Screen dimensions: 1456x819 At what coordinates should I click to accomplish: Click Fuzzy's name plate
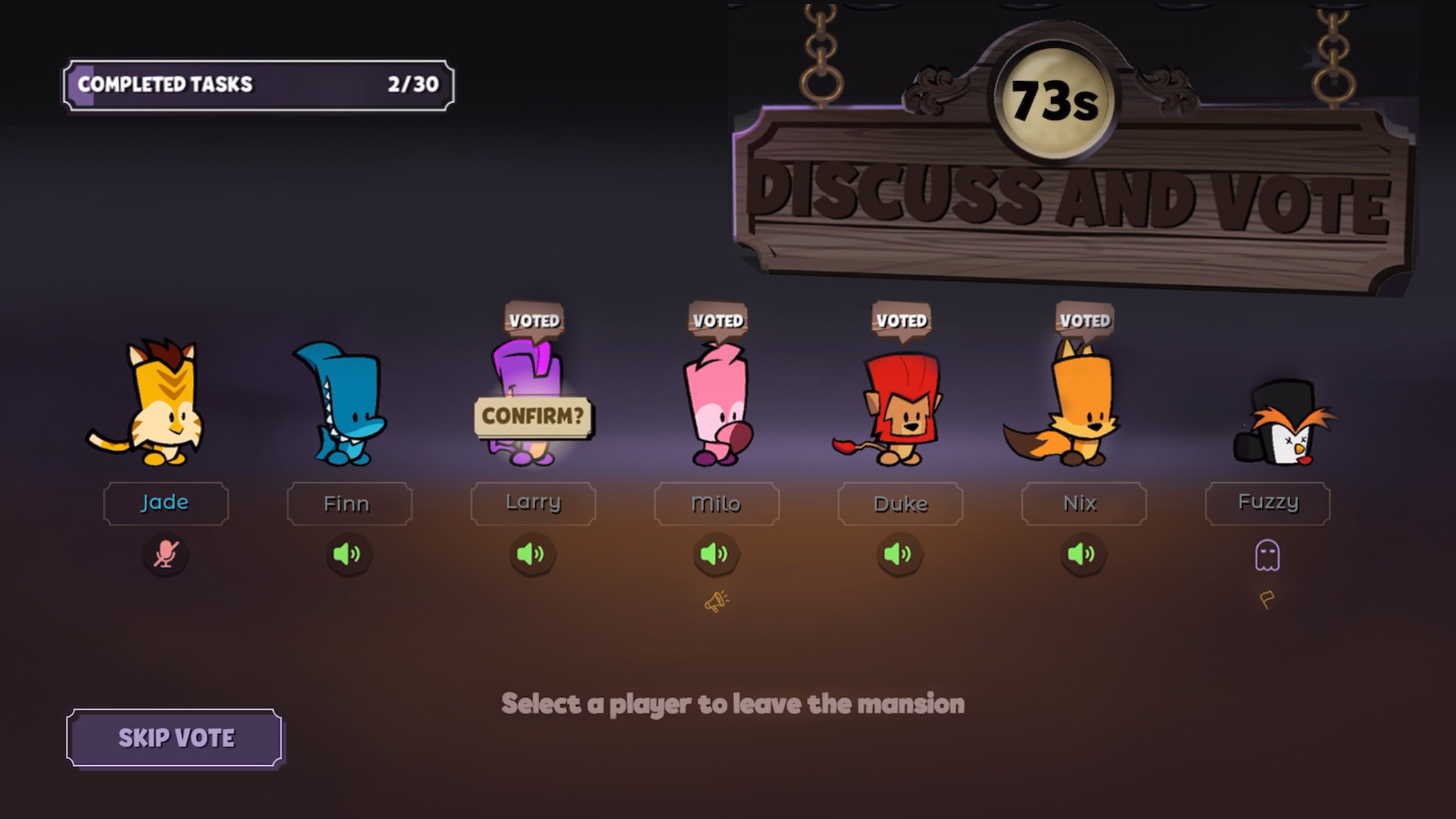tap(1267, 503)
